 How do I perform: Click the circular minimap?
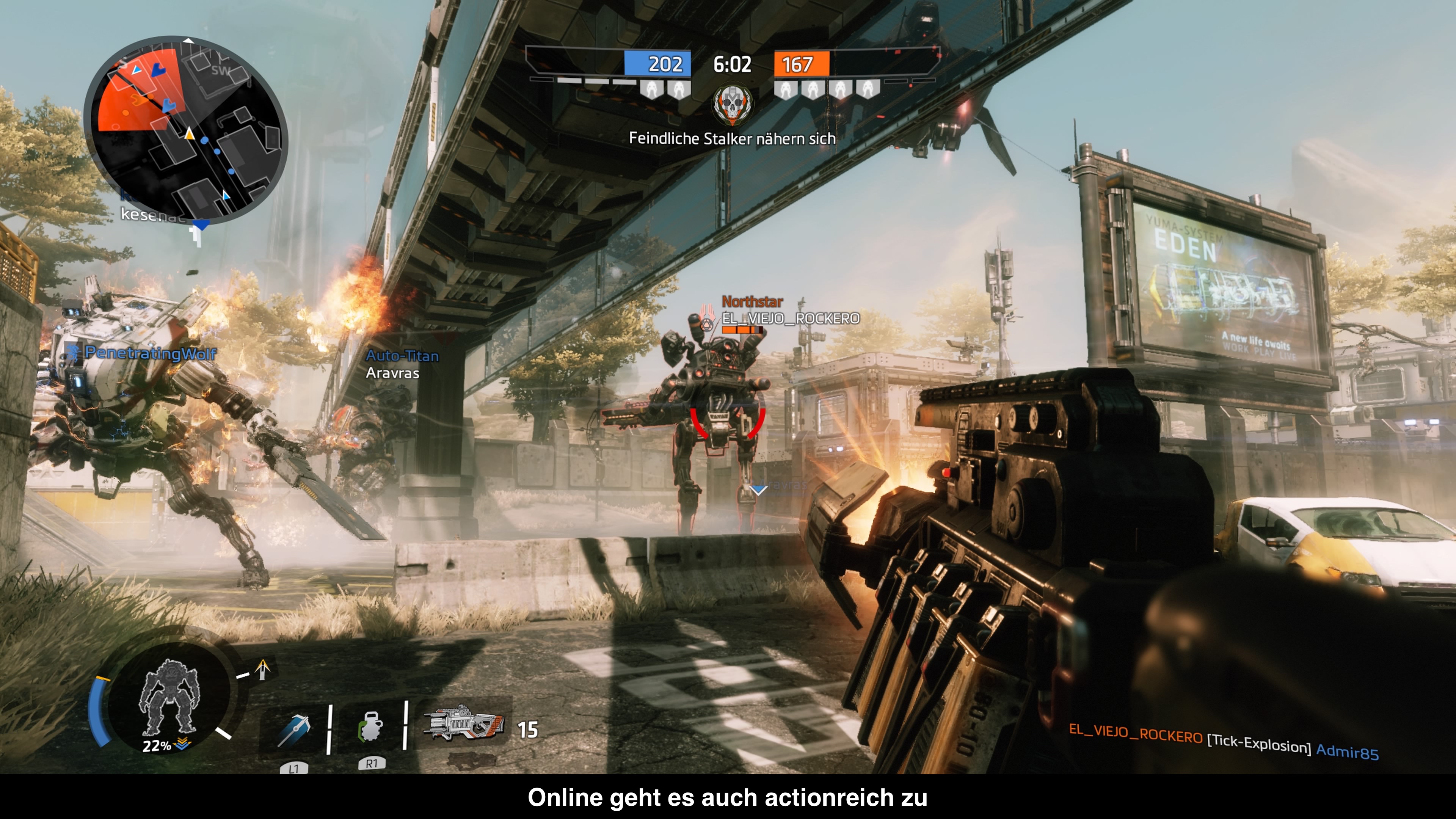coord(186,130)
